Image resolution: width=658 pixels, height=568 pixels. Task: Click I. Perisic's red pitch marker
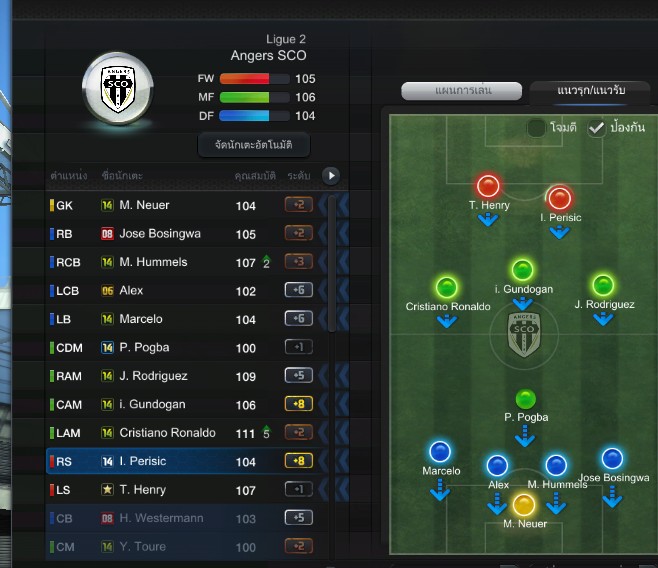click(x=559, y=197)
